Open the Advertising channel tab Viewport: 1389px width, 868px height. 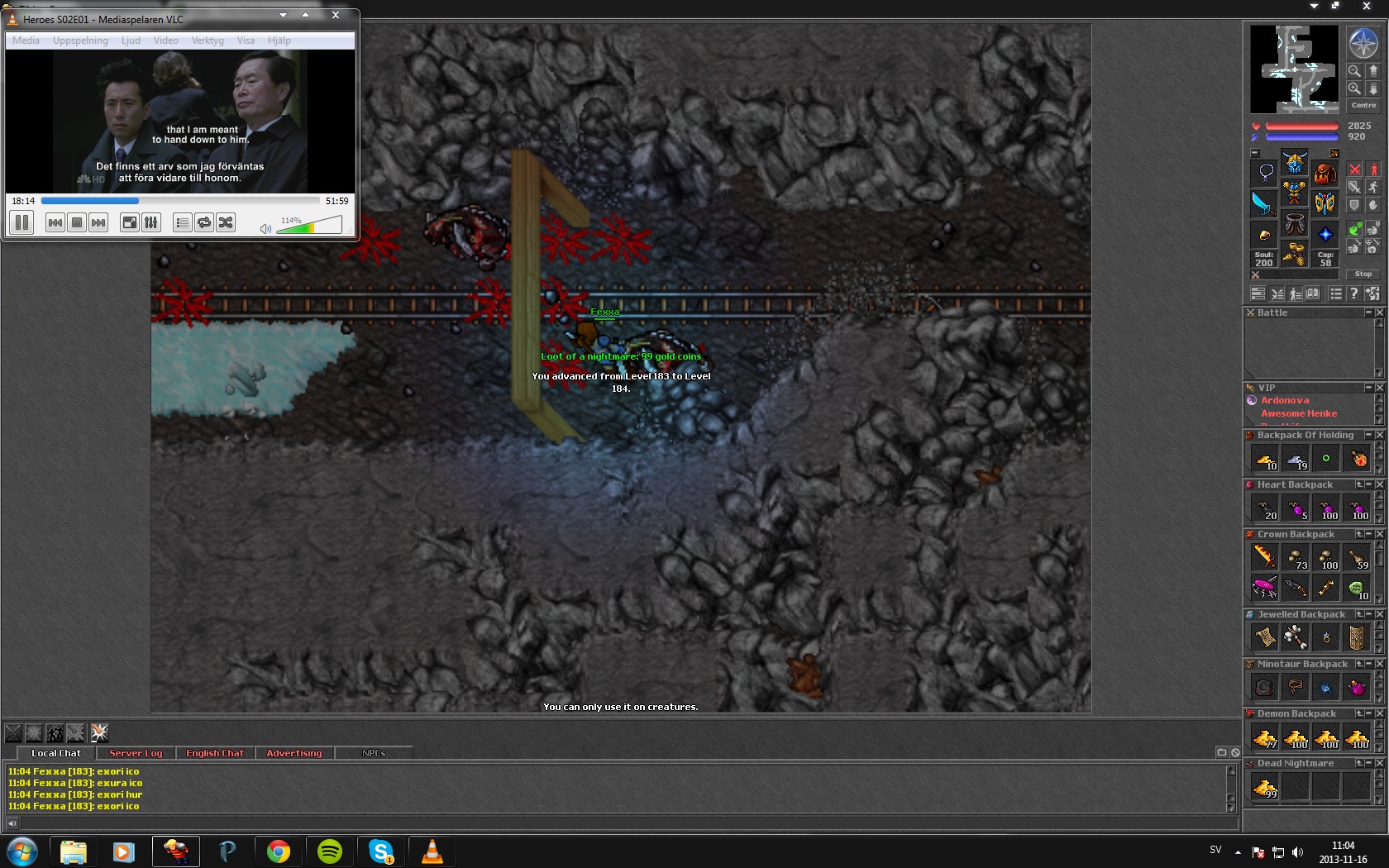click(294, 753)
